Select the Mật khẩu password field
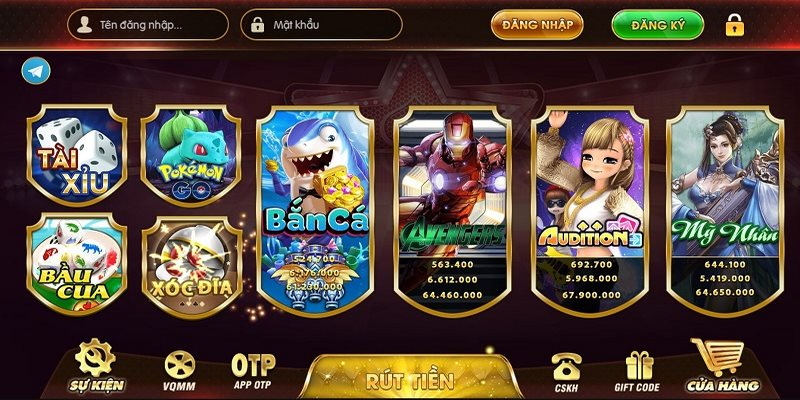This screenshot has width=800, height=400. 325,24
